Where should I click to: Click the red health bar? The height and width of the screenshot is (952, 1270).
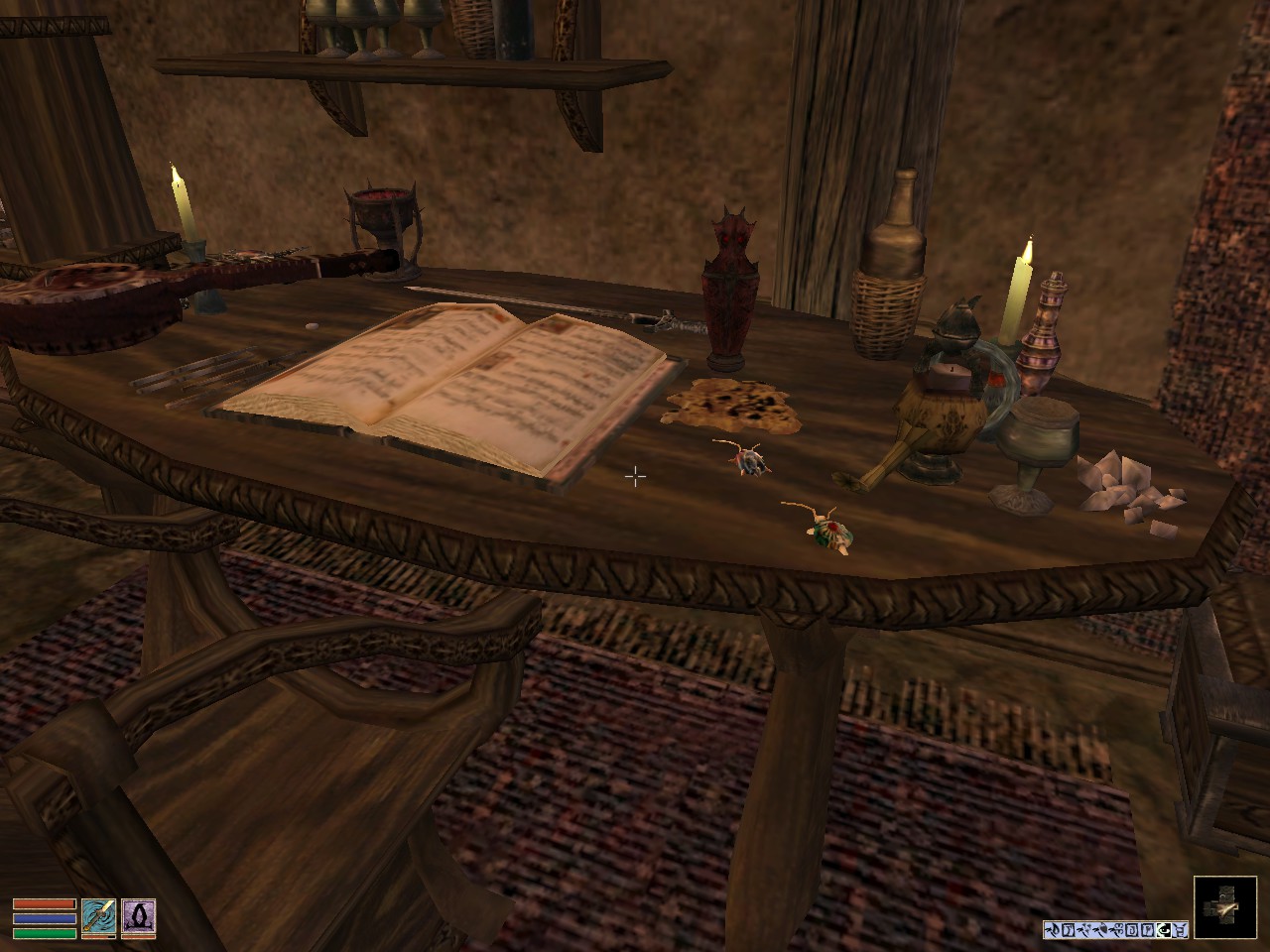[45, 903]
